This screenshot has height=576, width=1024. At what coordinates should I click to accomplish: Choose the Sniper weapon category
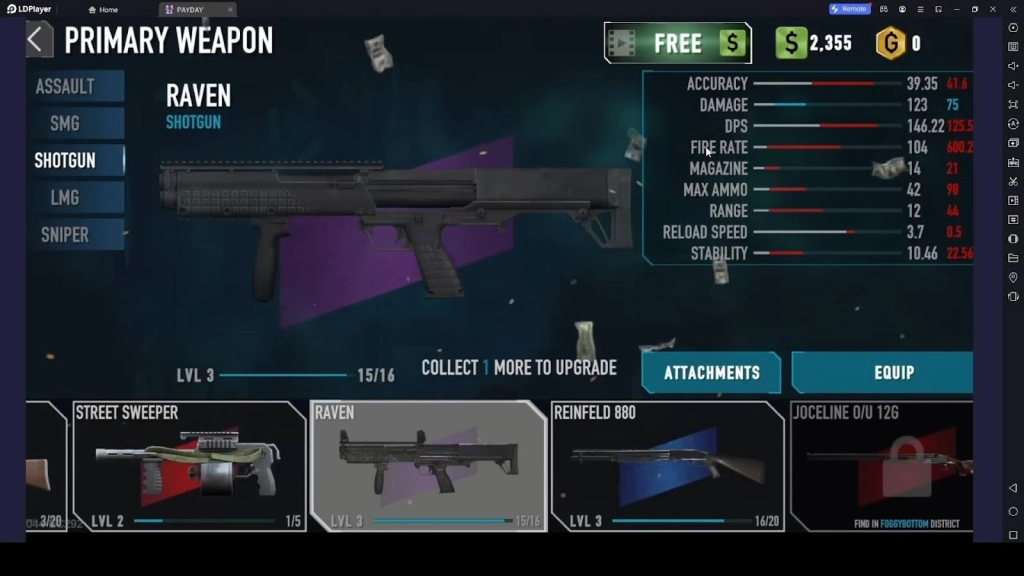coord(67,235)
